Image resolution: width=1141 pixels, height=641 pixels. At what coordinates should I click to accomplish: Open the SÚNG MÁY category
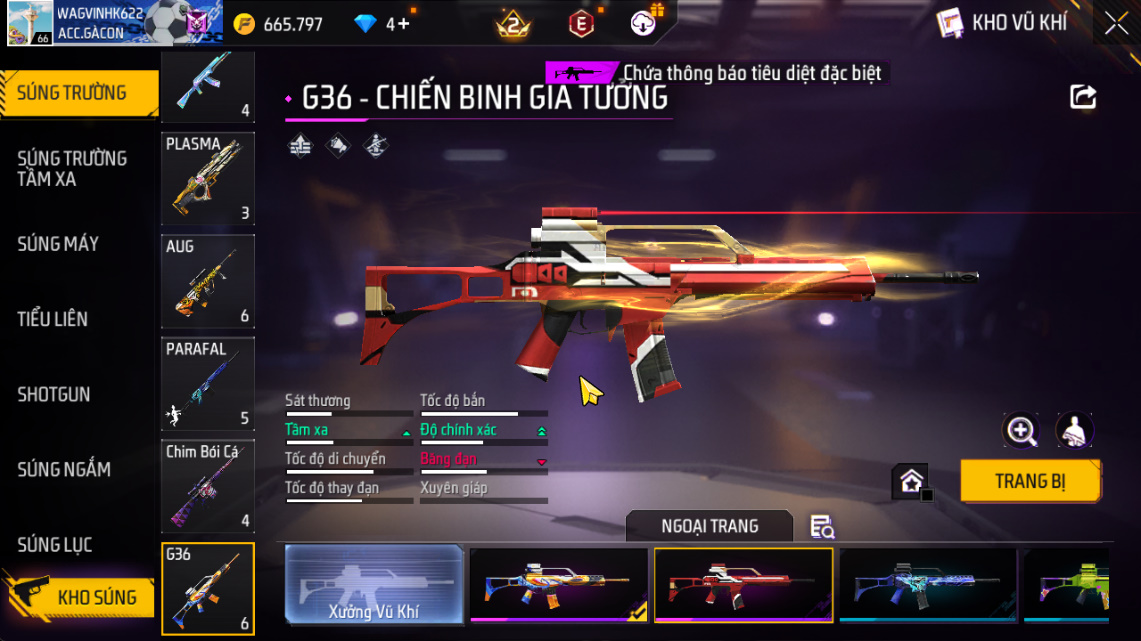tap(58, 243)
